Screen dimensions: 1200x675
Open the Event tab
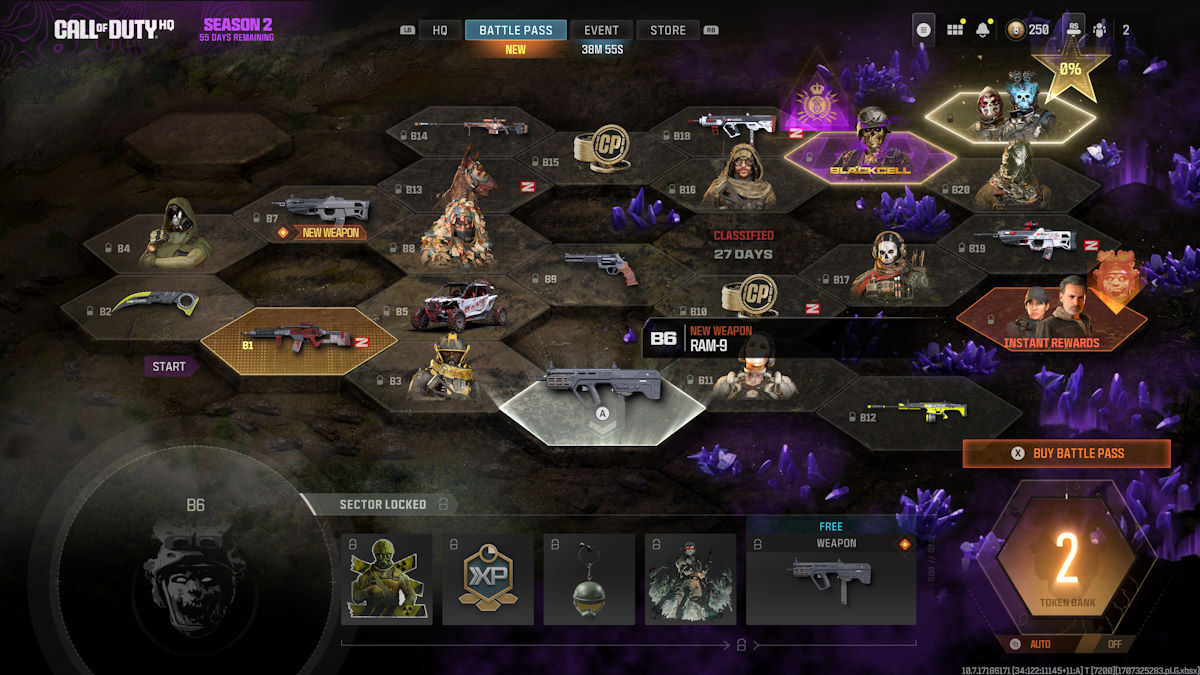tap(601, 30)
